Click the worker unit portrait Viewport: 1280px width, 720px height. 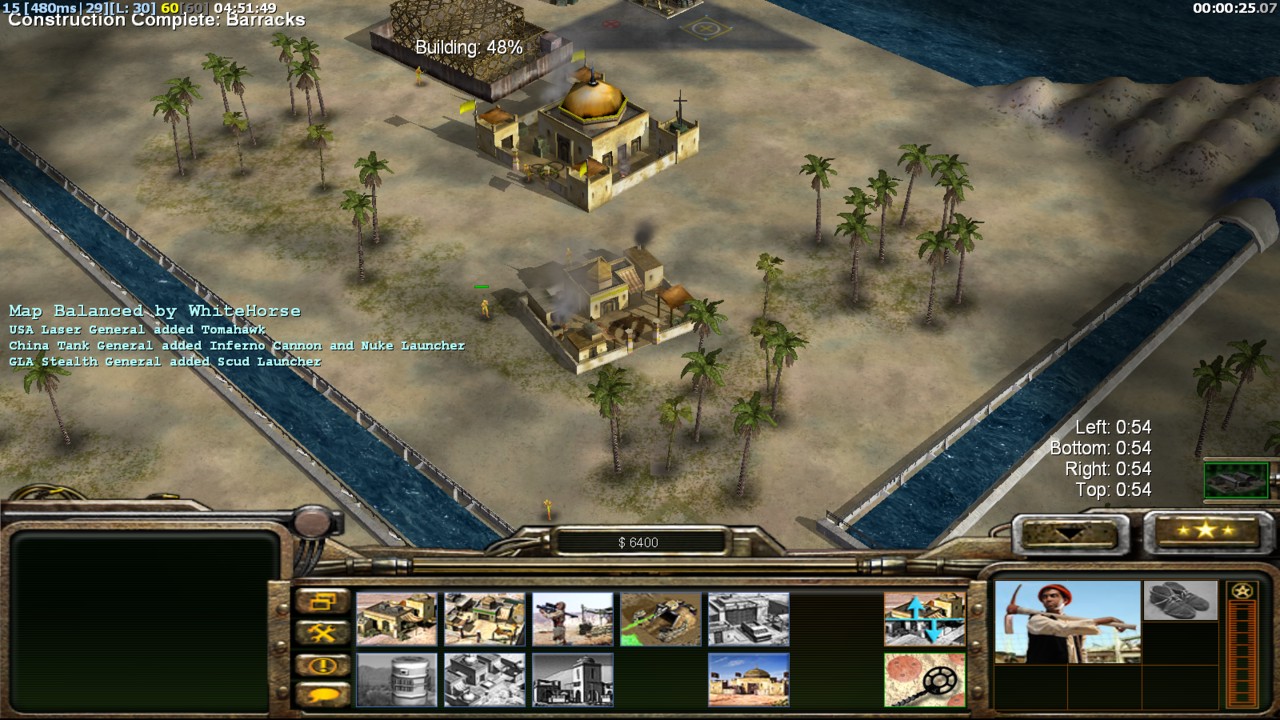coord(1066,622)
